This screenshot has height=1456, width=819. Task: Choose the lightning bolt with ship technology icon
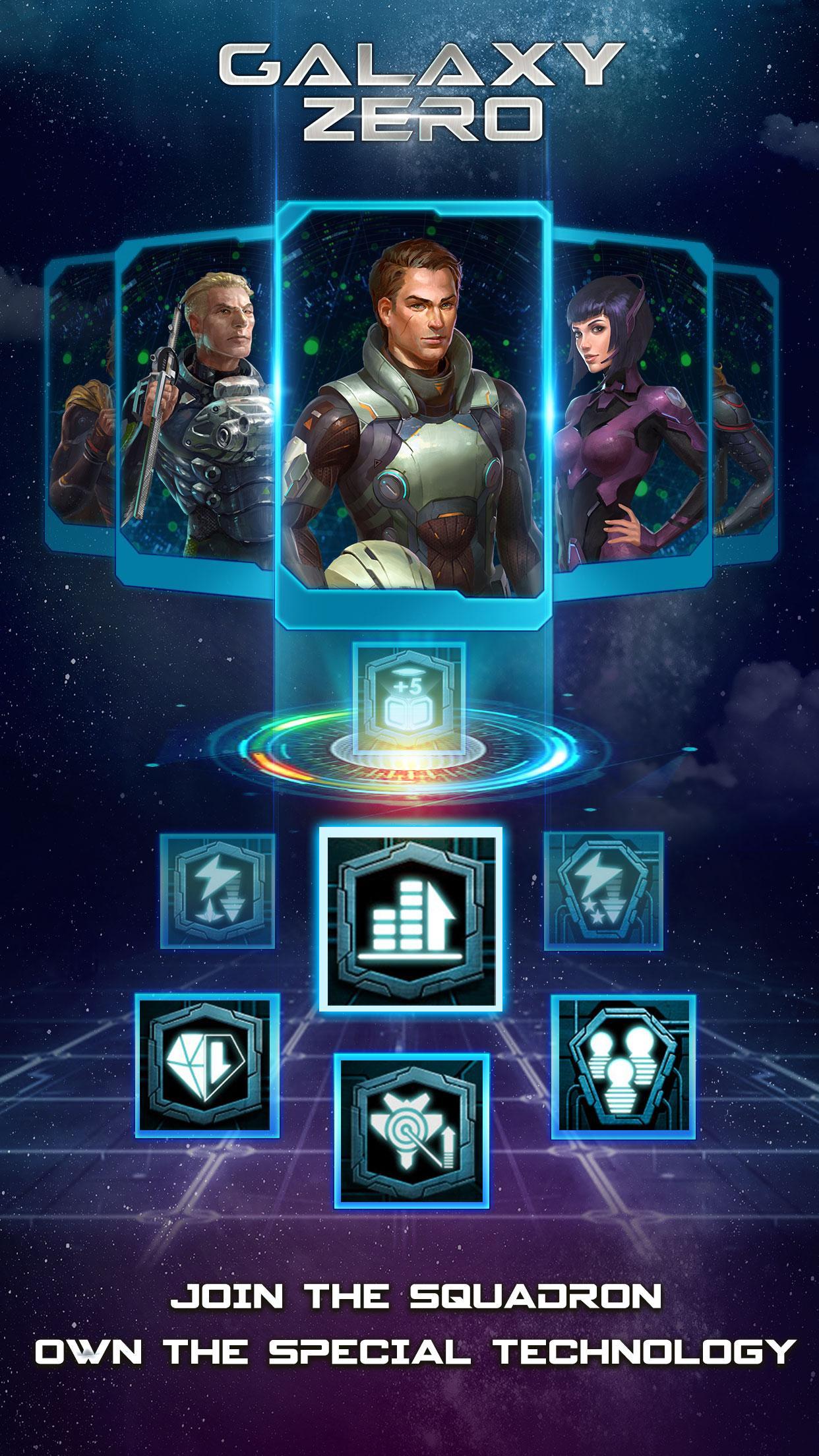pos(218,890)
